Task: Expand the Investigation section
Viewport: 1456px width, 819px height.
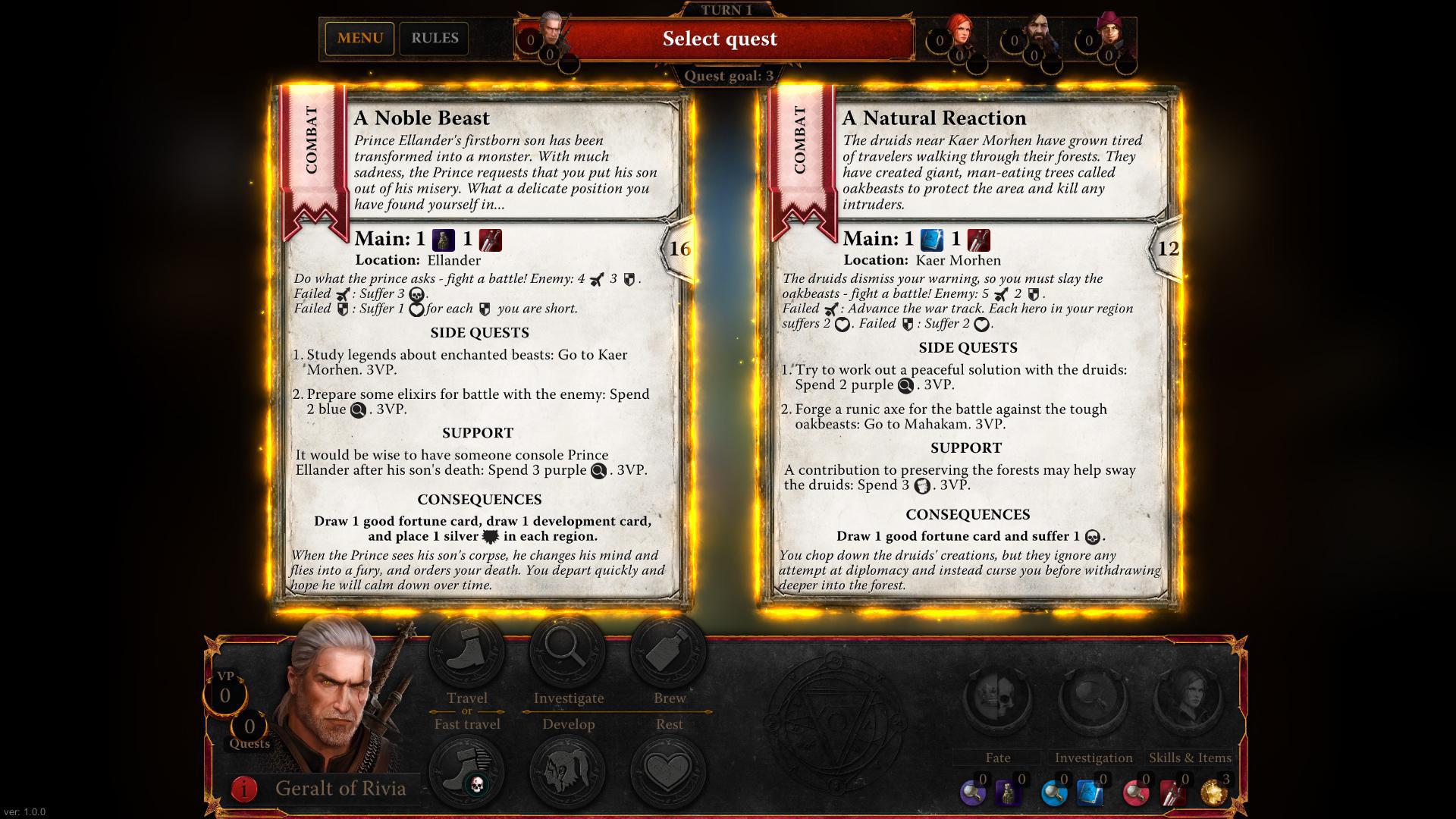Action: 1093,757
